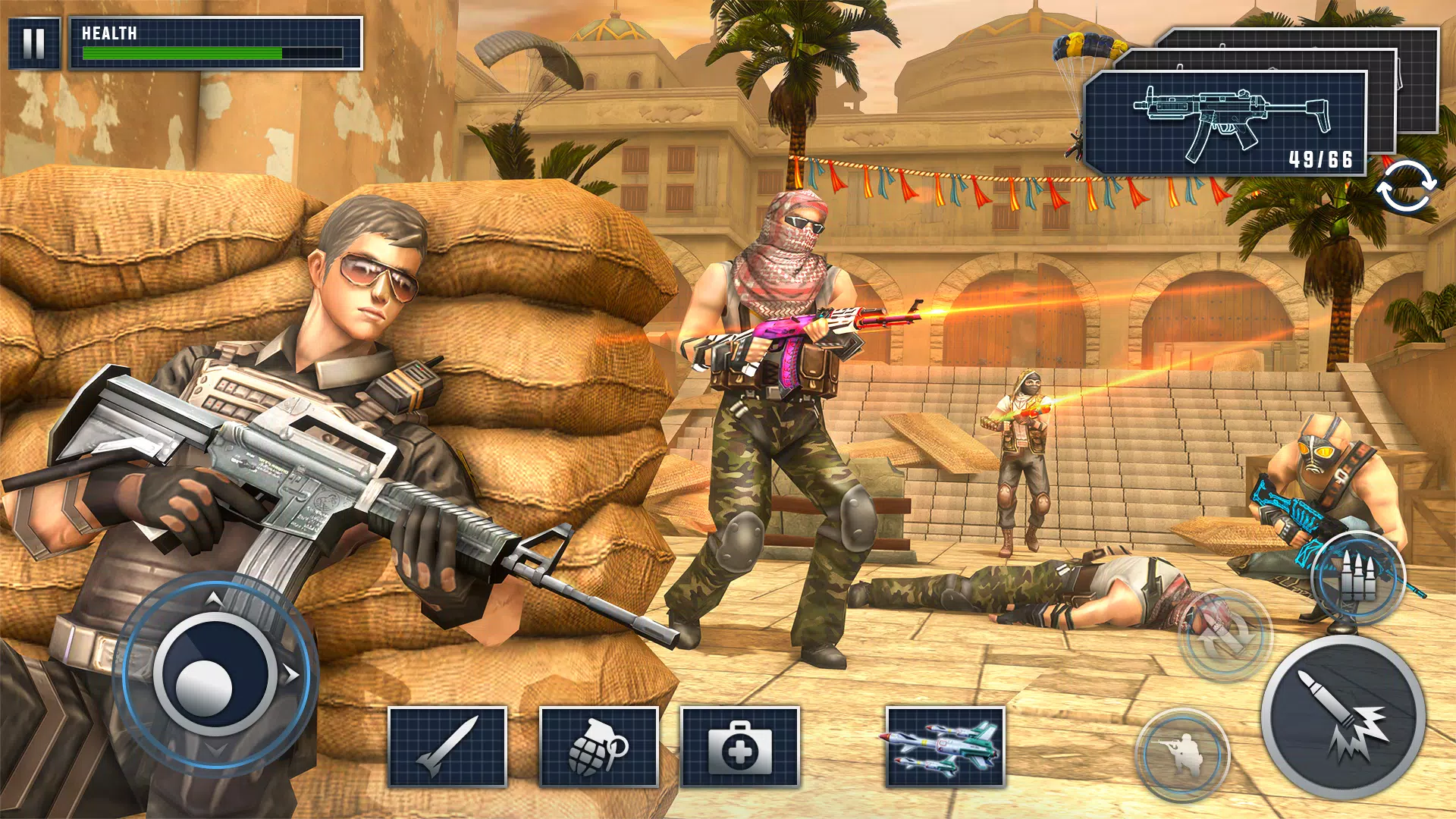This screenshot has width=1456, height=819.
Task: Select the submachine gun weapon card
Action: [x=1225, y=124]
